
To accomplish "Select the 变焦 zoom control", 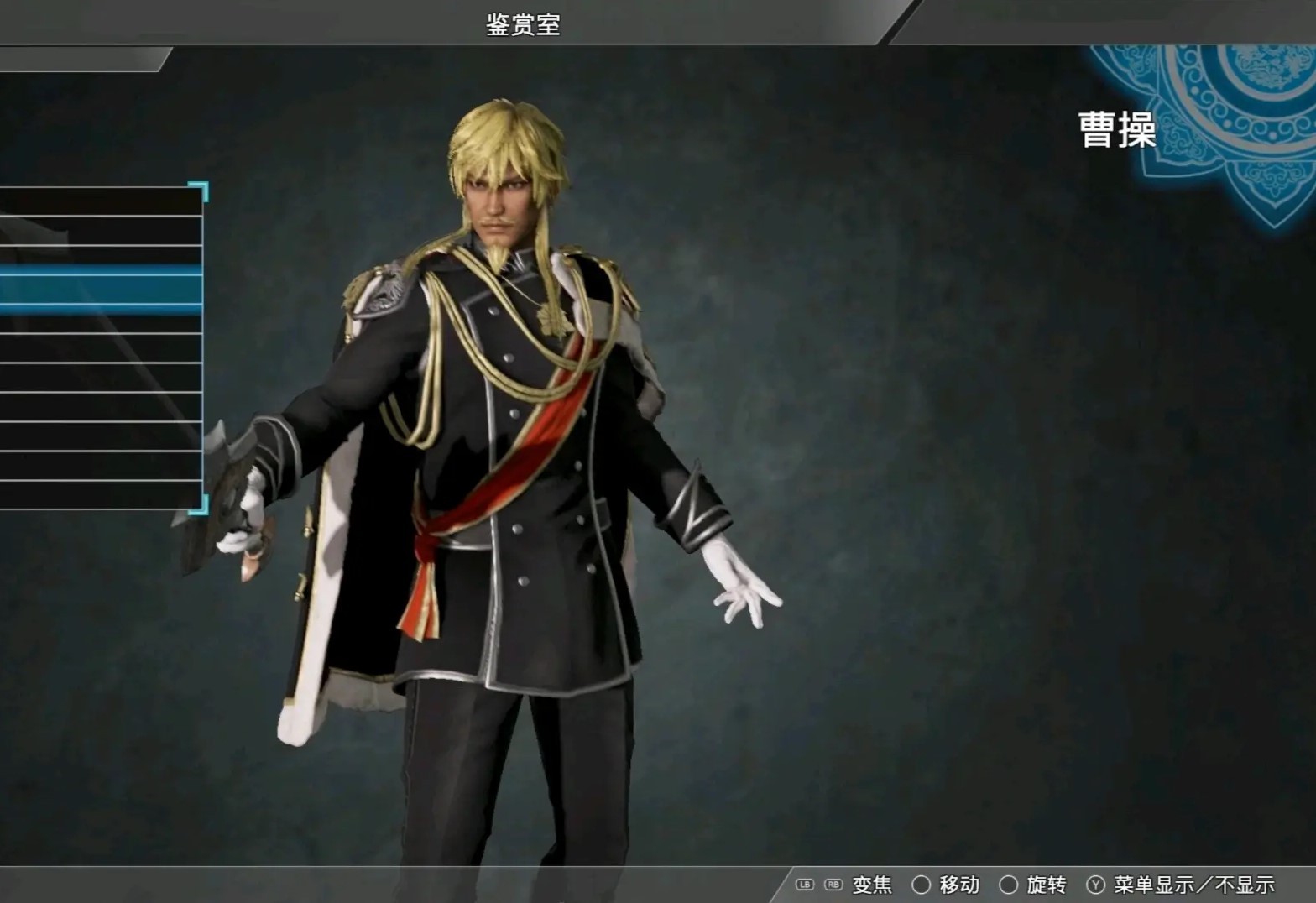I will [x=871, y=885].
